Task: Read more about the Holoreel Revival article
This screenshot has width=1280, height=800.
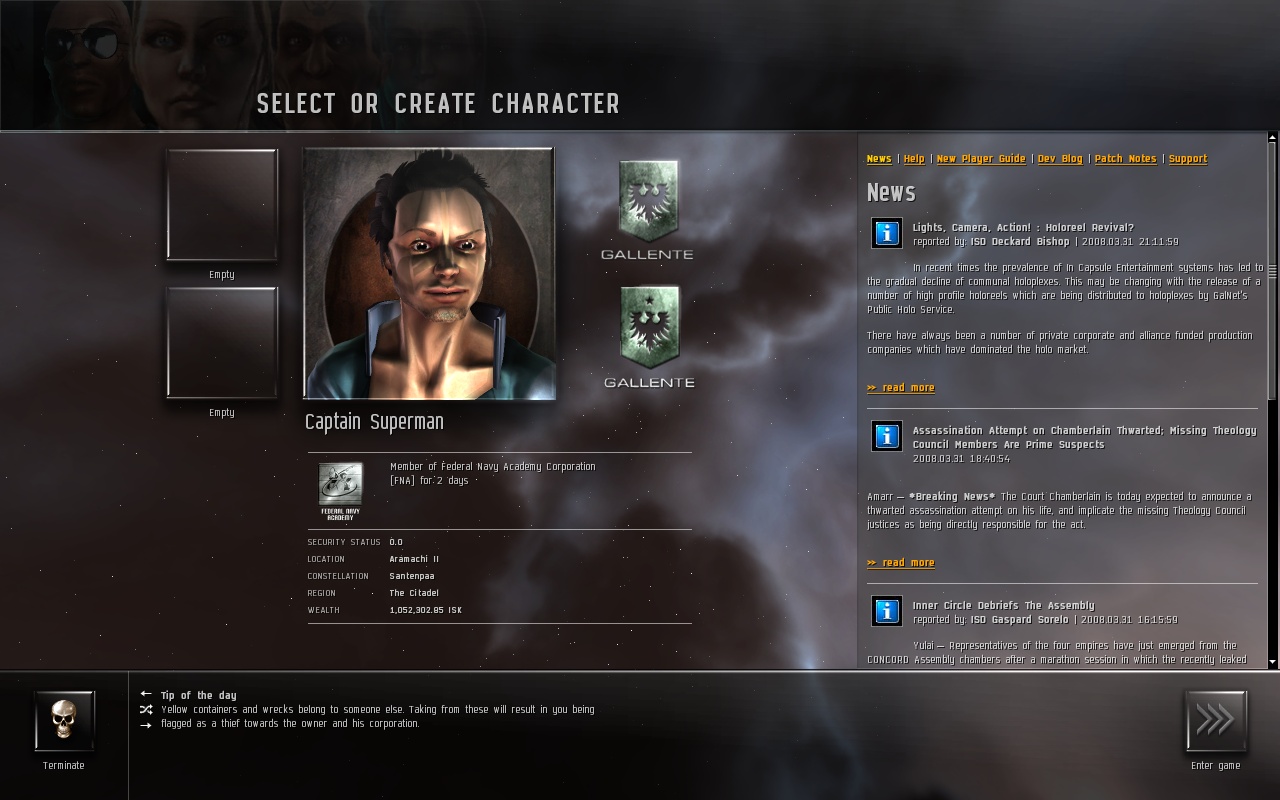Action: pos(901,388)
